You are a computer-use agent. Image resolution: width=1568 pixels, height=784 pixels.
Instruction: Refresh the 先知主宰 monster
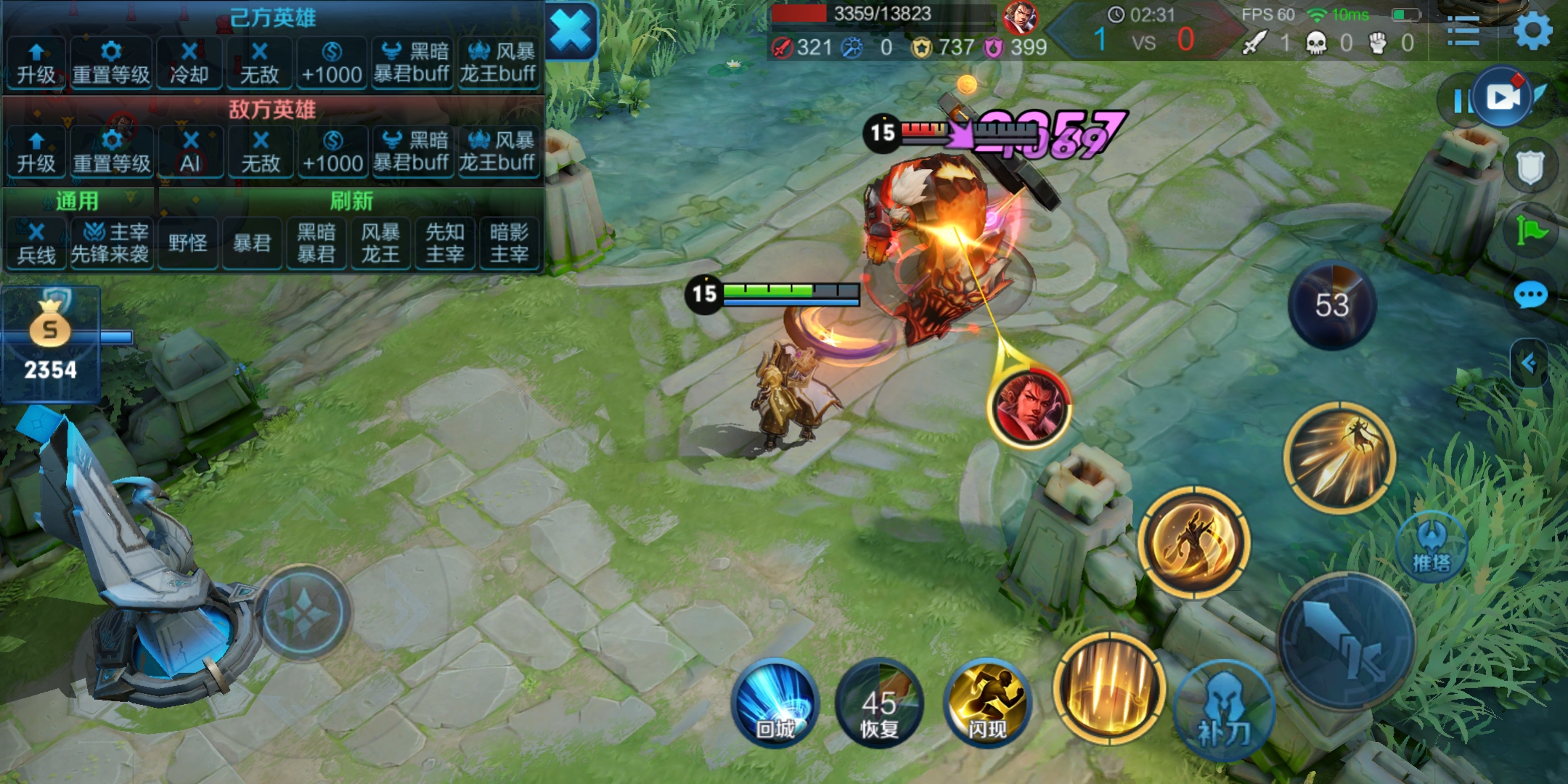click(x=444, y=243)
